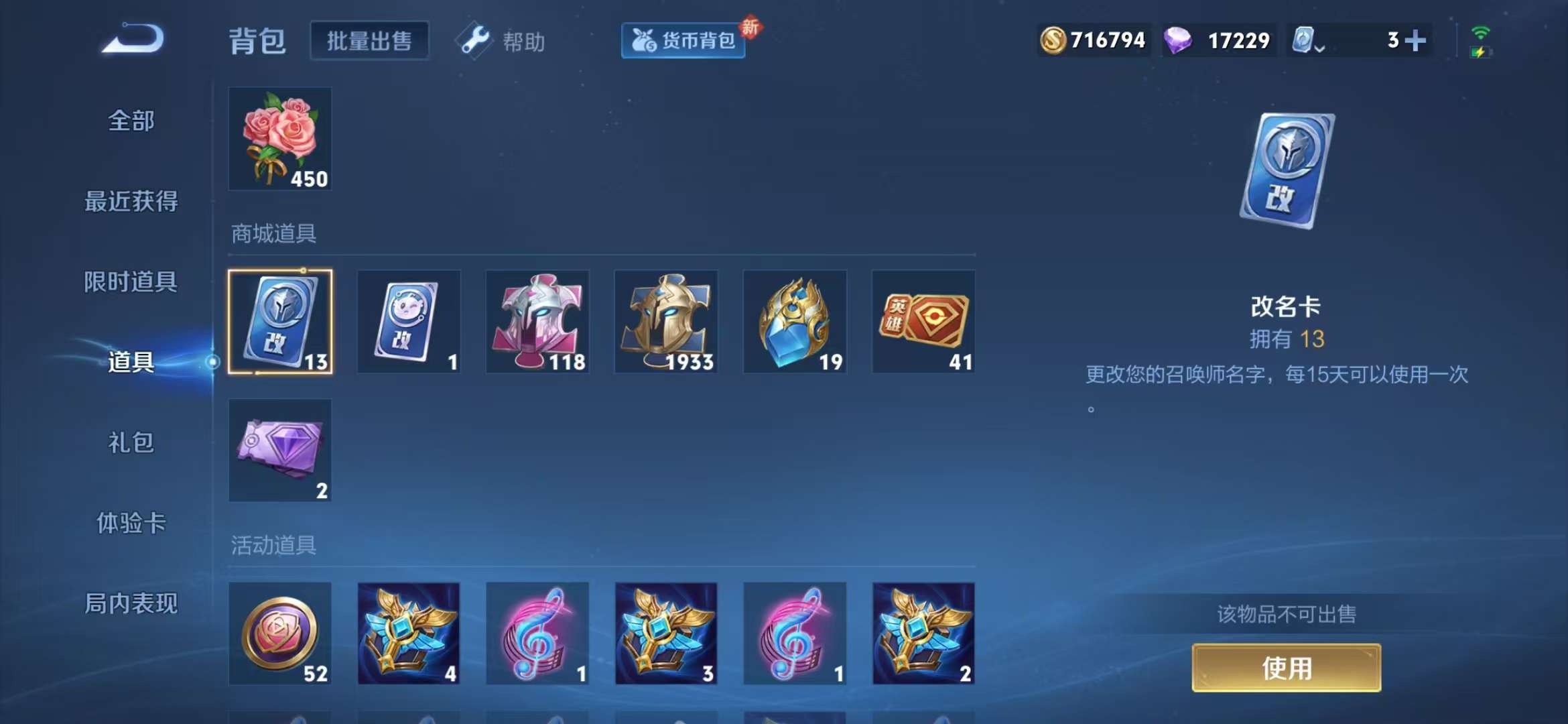
Task: Select the crystal crown item (x19)
Action: (x=795, y=322)
